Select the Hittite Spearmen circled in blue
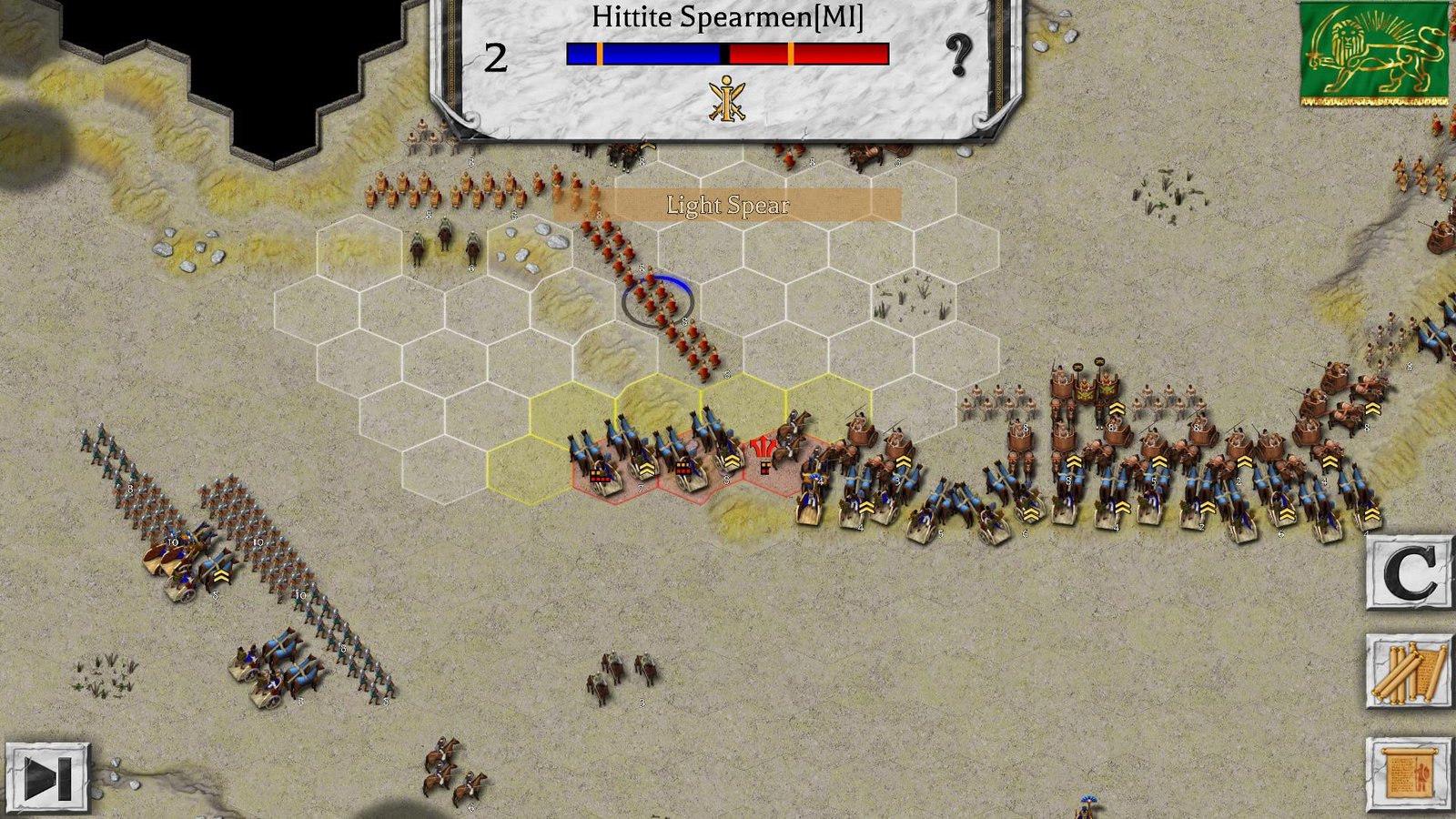 [657, 300]
